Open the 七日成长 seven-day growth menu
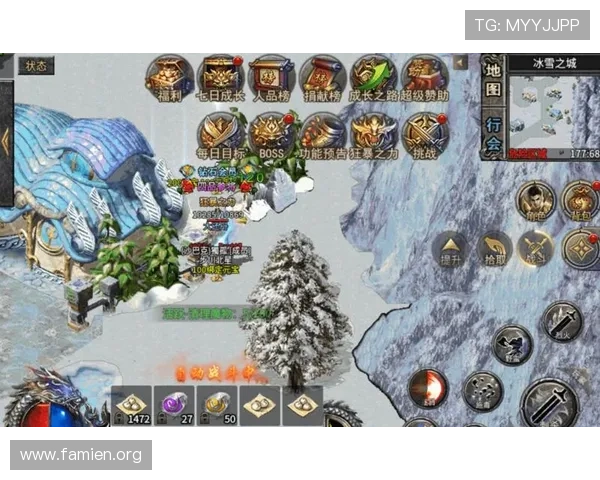 pos(220,77)
